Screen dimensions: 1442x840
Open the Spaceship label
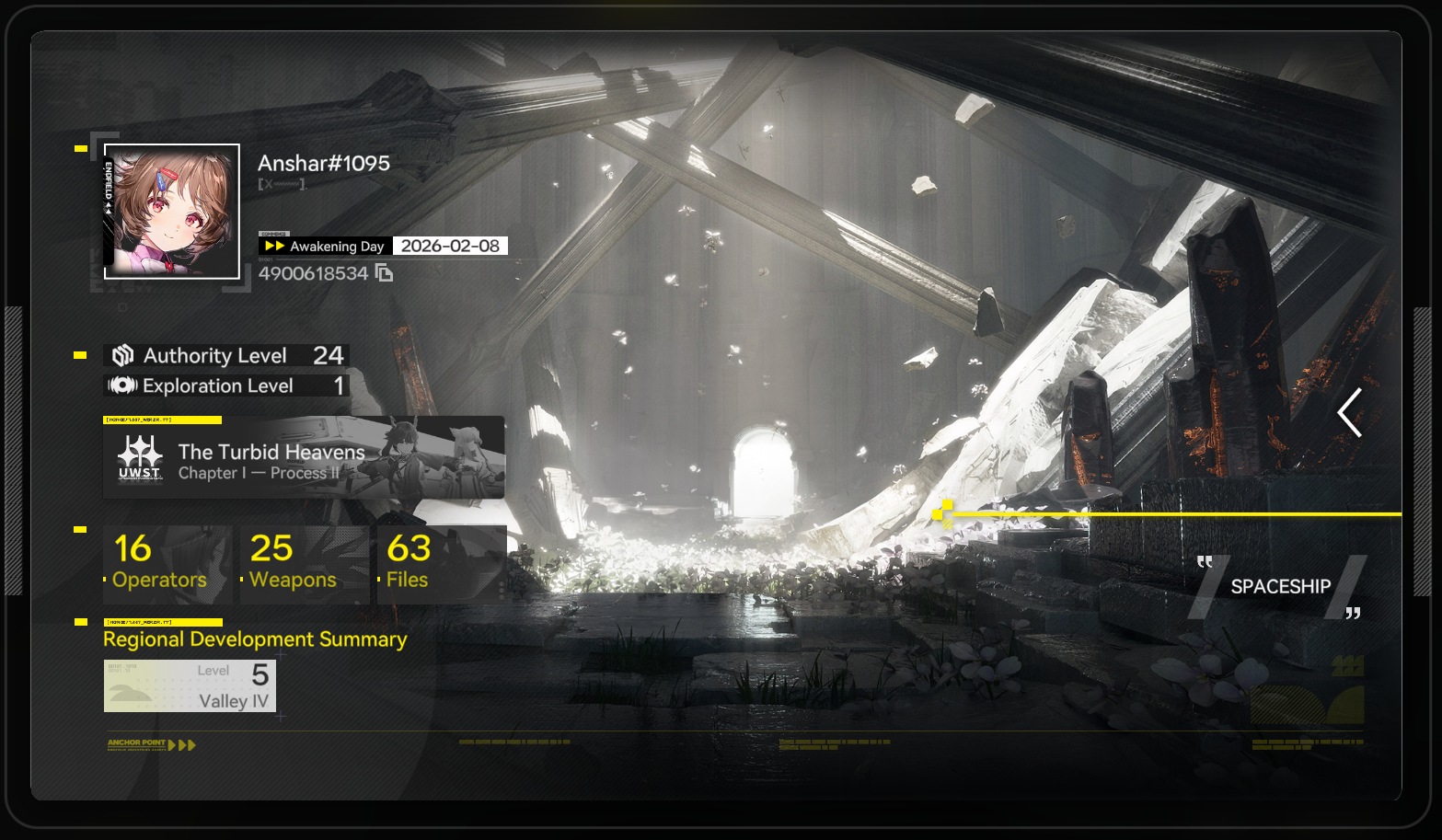point(1280,586)
